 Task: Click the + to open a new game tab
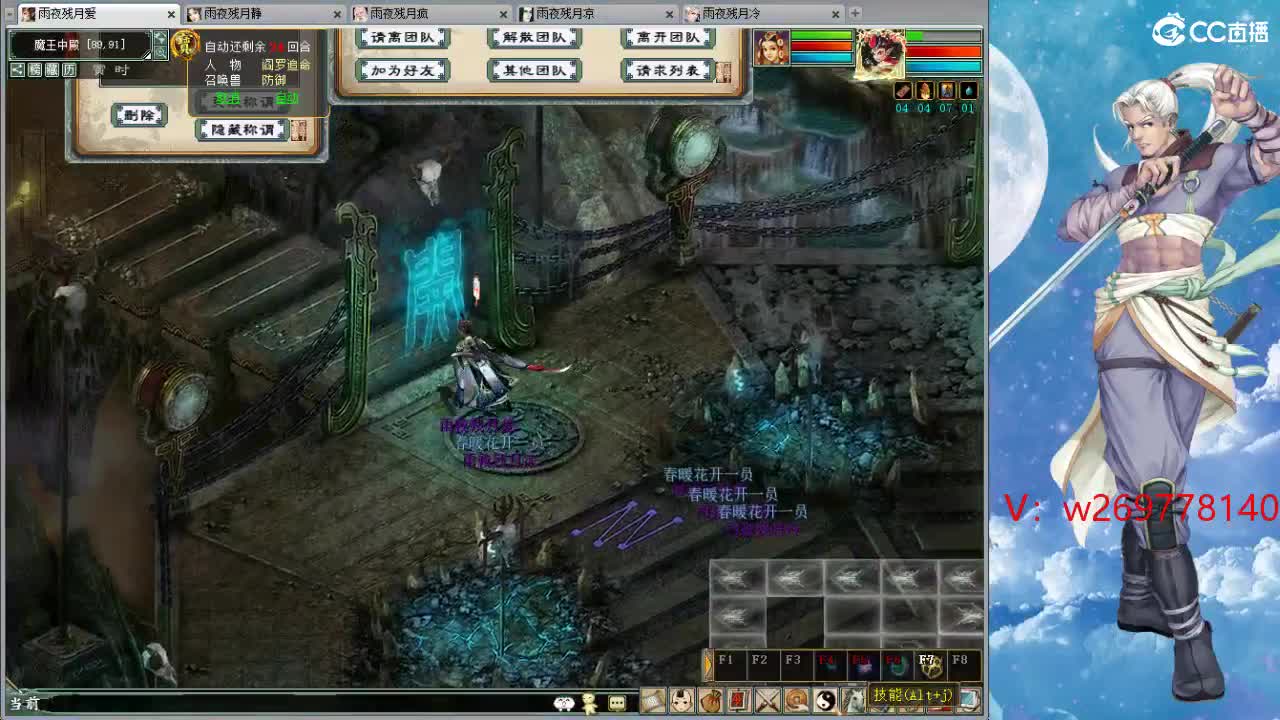coord(853,13)
